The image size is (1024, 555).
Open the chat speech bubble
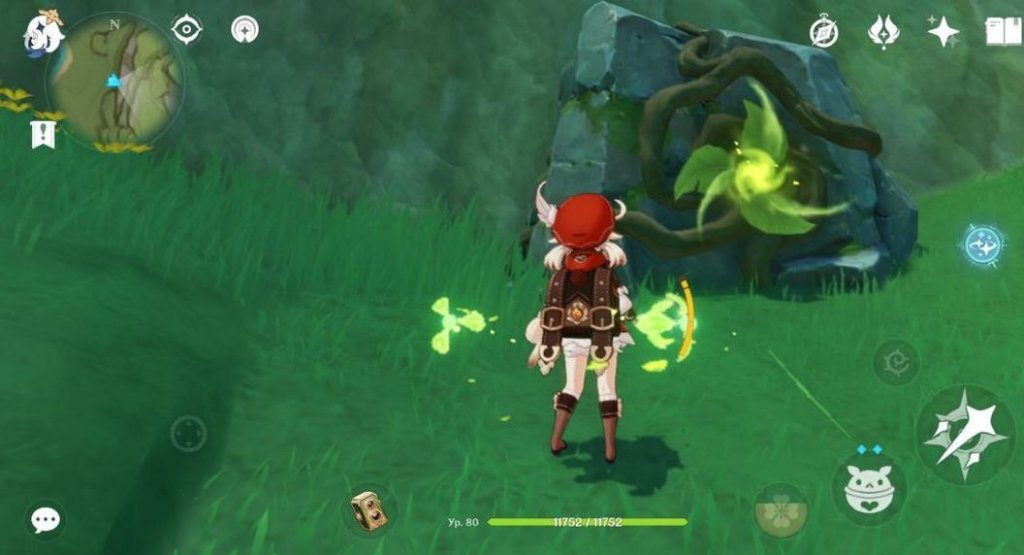(45, 519)
